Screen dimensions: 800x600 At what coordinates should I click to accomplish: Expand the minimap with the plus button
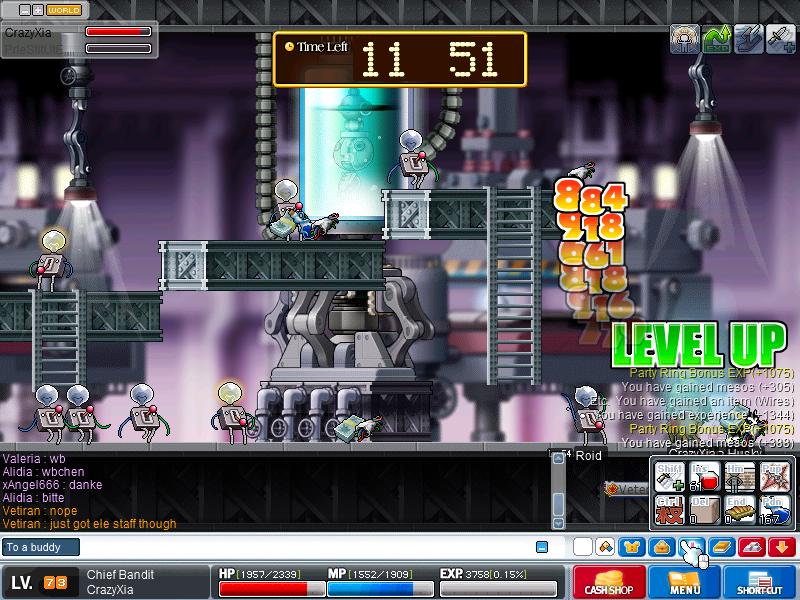coord(37,10)
